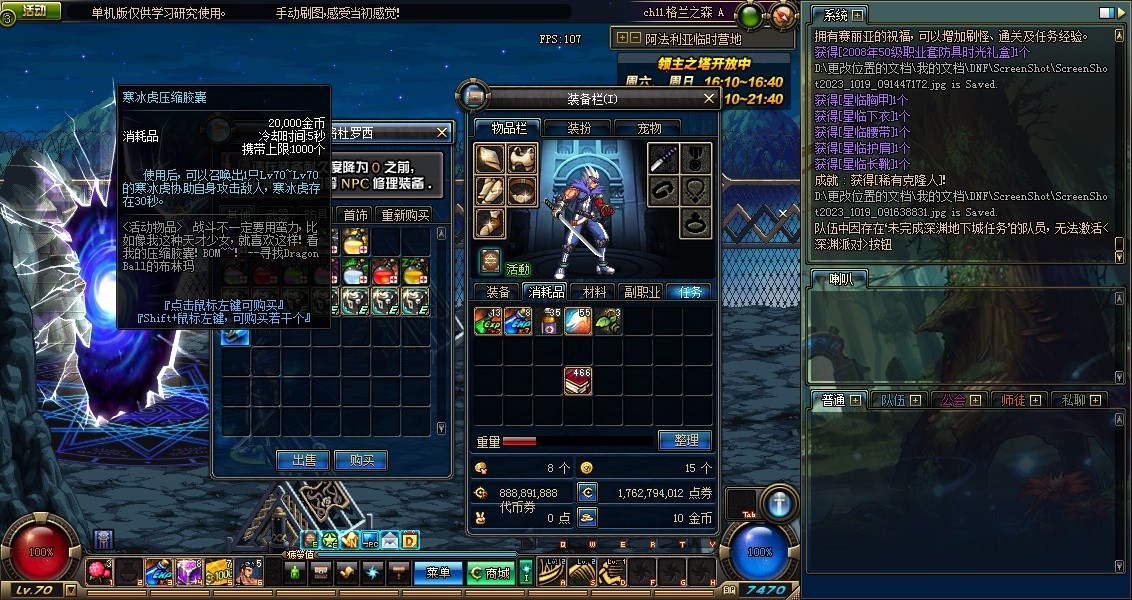
Task: Switch to the 副职业 sub-profession tab
Action: coord(642,292)
